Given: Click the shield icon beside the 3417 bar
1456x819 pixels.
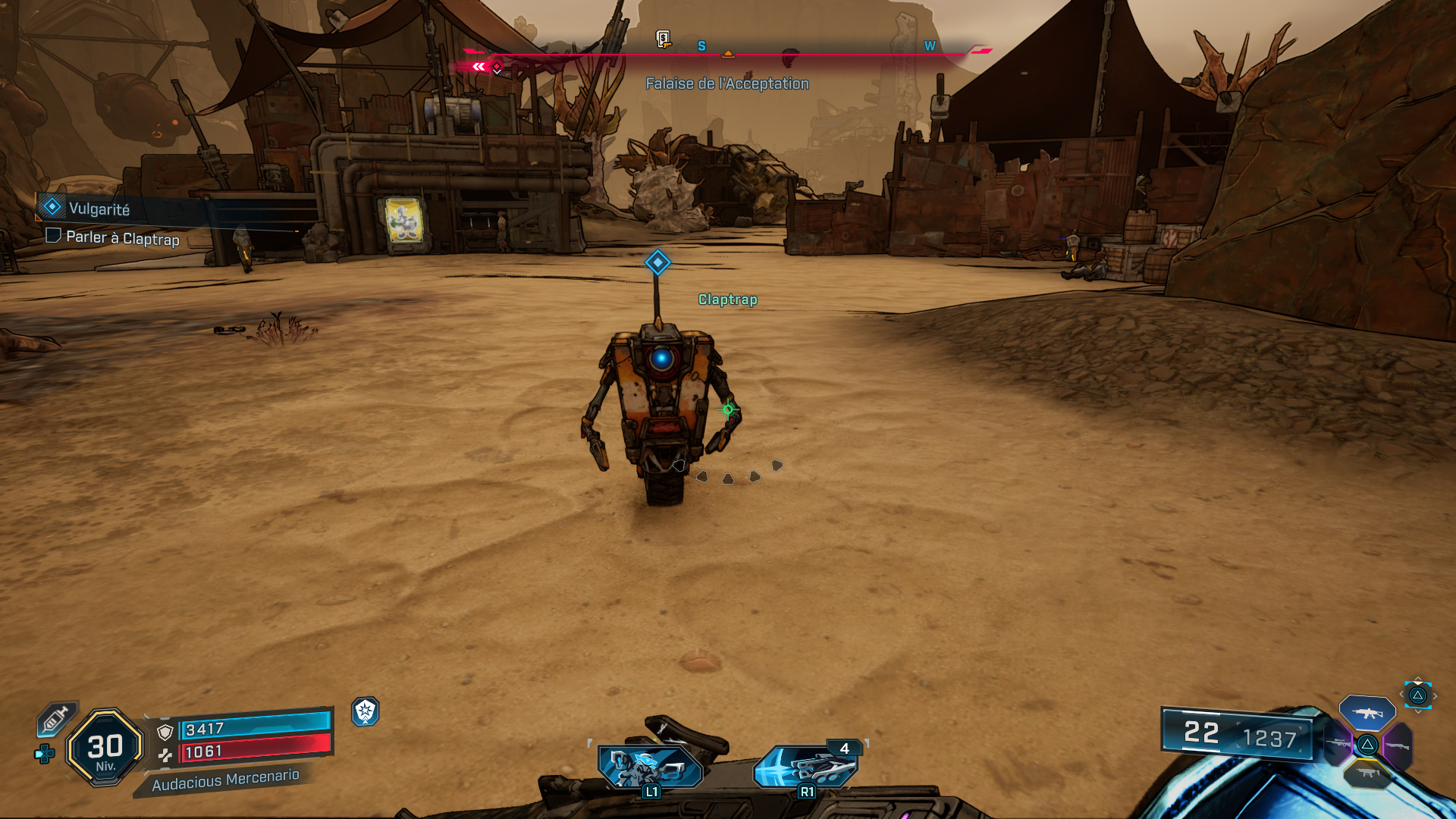Looking at the screenshot, I should point(165,732).
